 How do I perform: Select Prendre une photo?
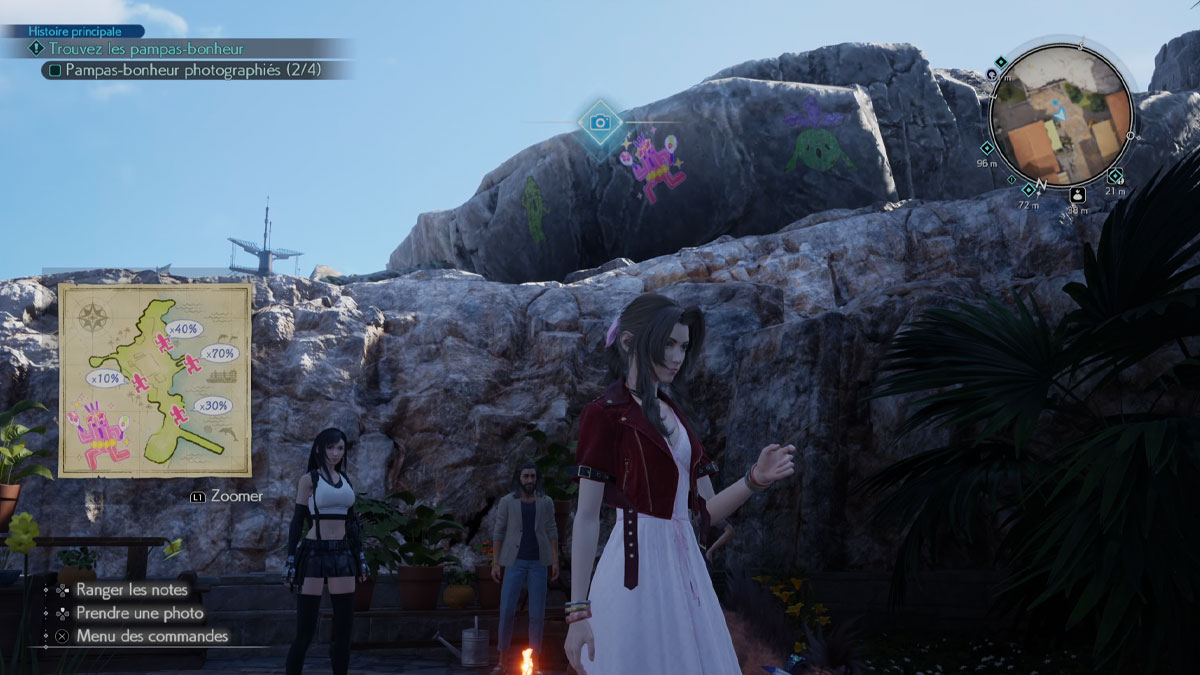coord(139,613)
